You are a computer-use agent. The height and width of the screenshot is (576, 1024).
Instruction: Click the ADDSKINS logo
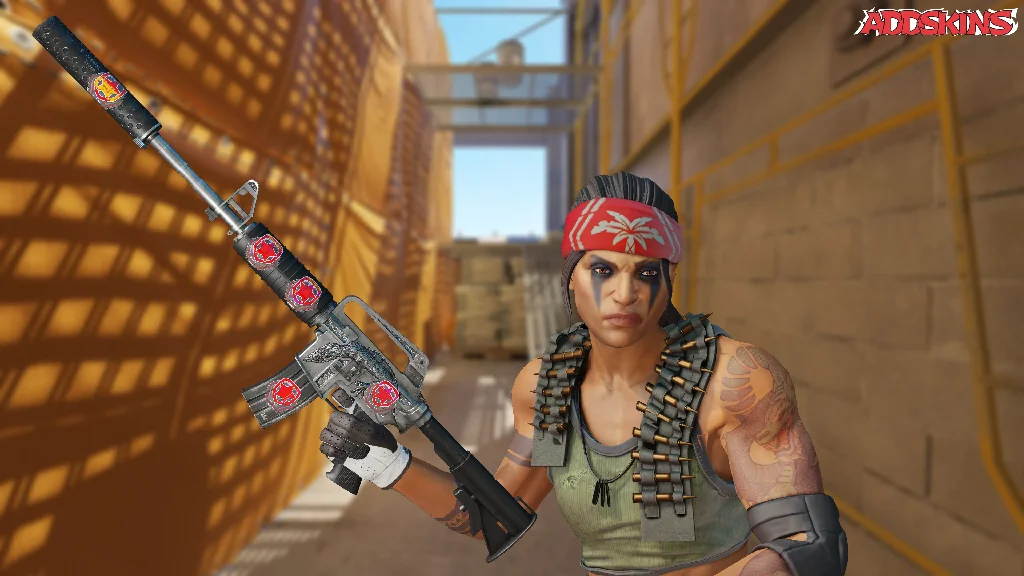pos(937,23)
